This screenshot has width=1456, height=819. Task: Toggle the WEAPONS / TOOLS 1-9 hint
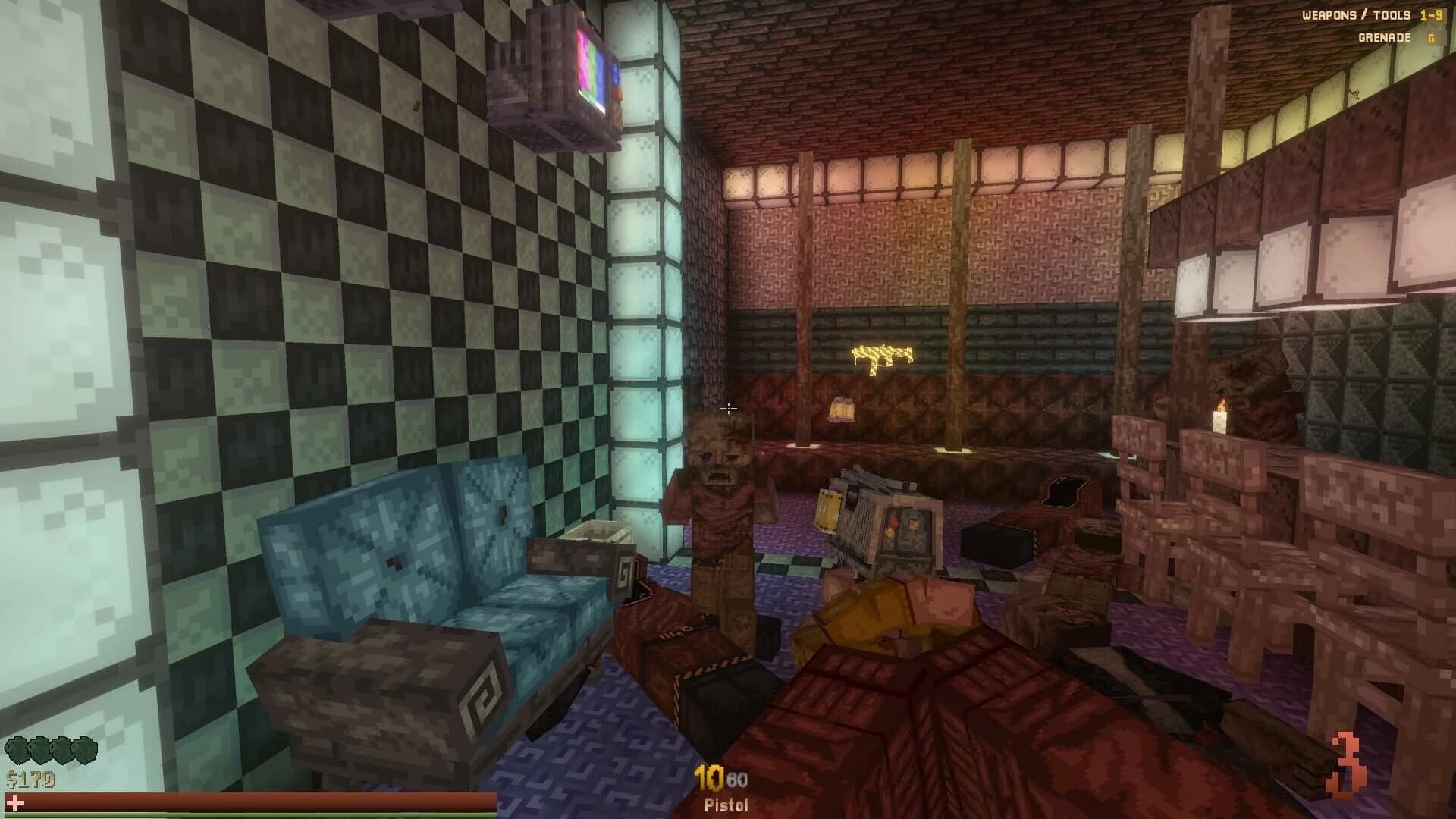pos(1357,15)
